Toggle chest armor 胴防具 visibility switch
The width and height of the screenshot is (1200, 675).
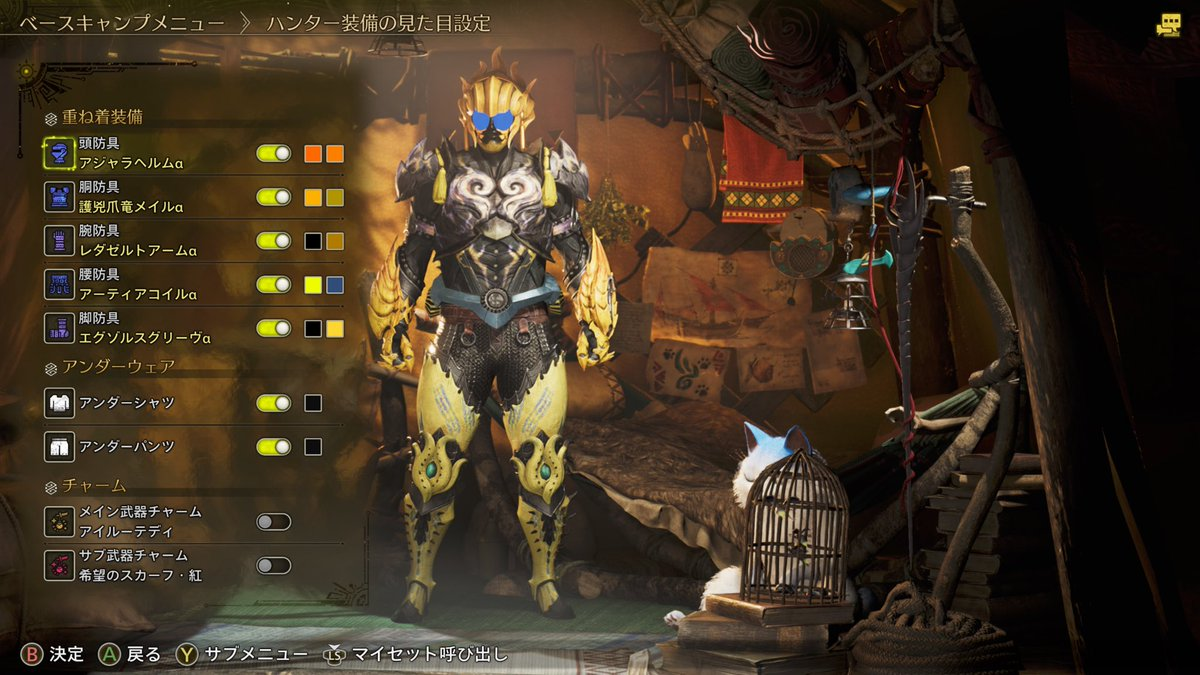click(273, 197)
